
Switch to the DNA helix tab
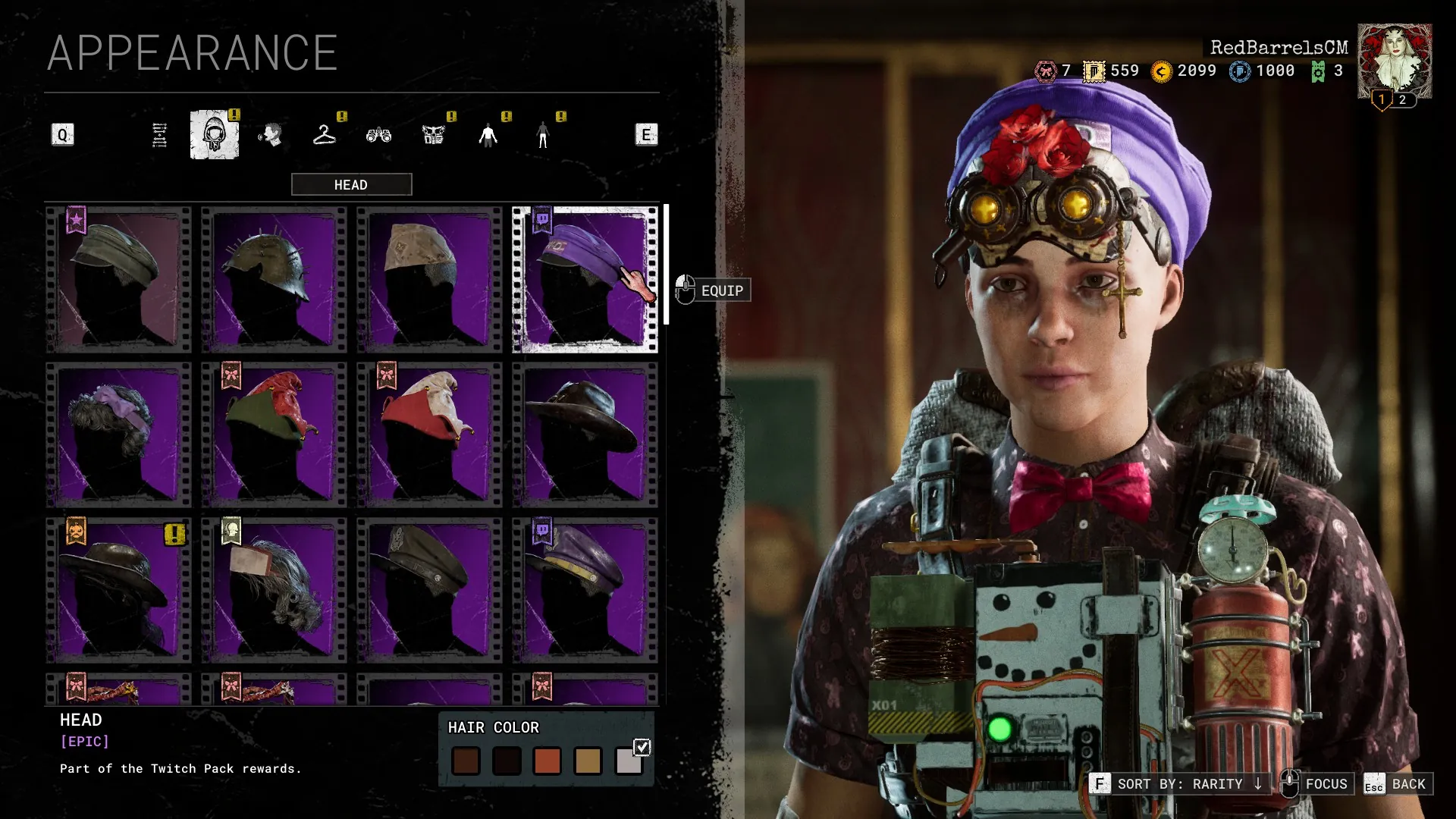tap(159, 135)
